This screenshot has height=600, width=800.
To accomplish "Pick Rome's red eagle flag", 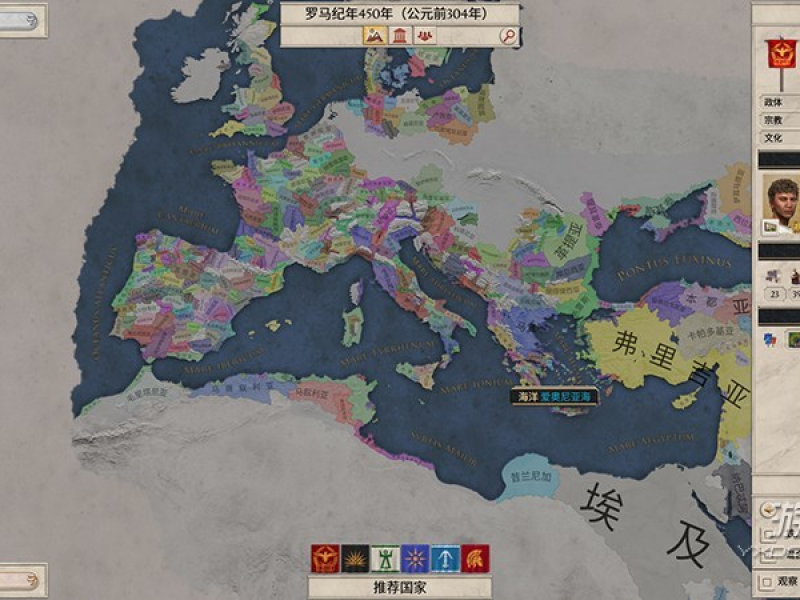I will tap(325, 558).
